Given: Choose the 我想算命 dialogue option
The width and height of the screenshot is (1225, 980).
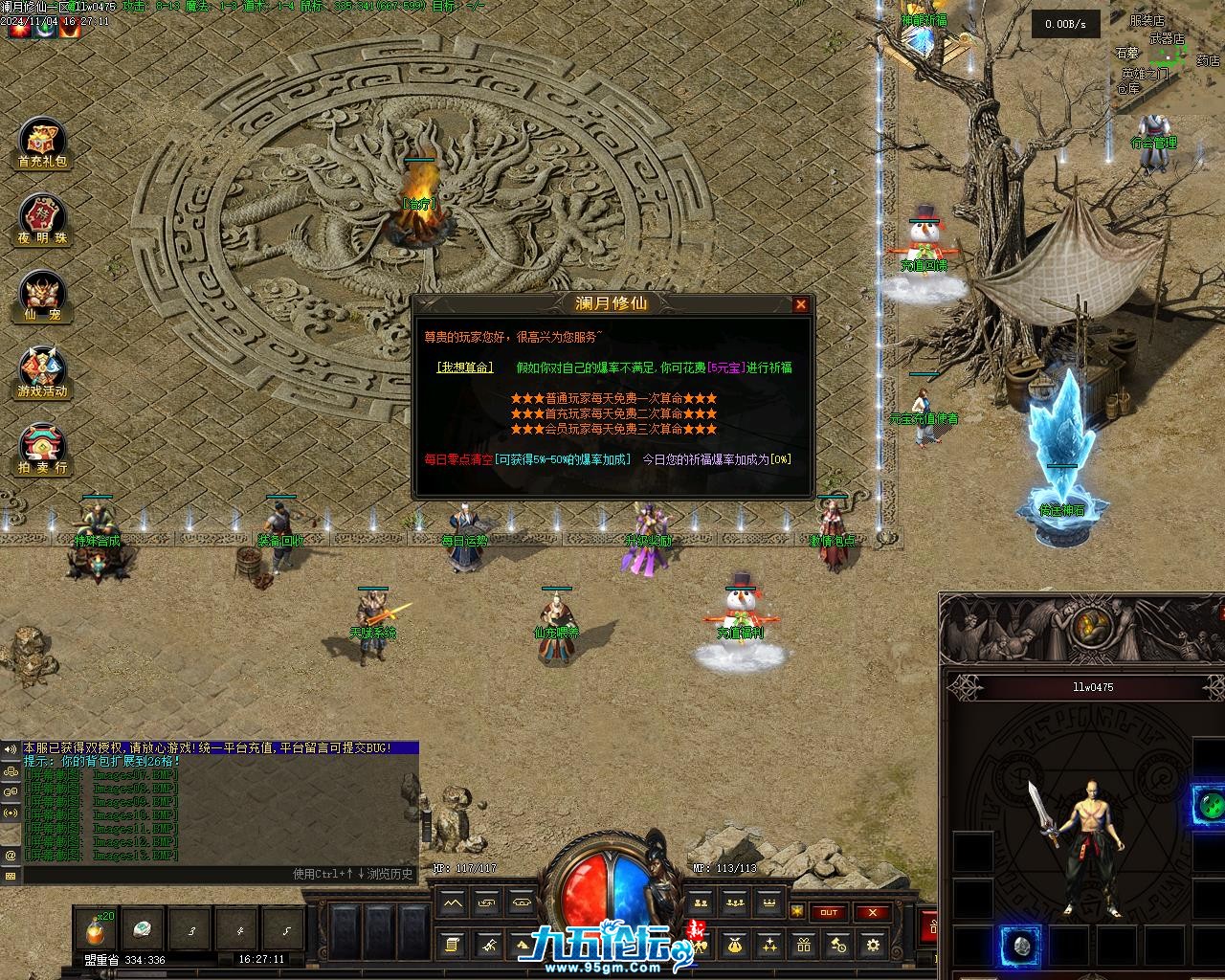Looking at the screenshot, I should [x=465, y=367].
